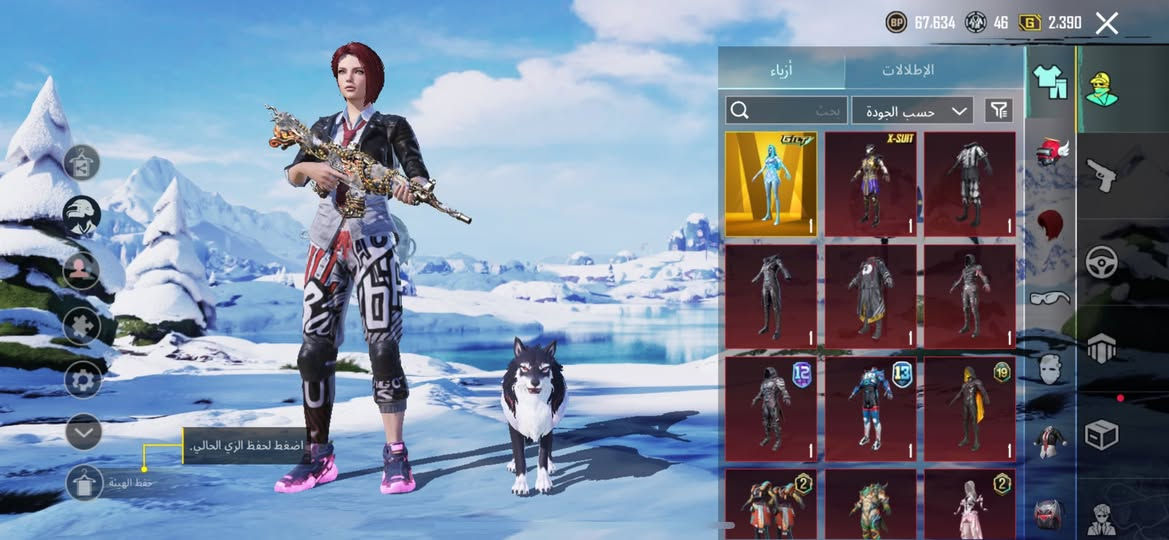This screenshot has height=540, width=1169.
Task: Select the red hair subcategory
Action: (1049, 225)
